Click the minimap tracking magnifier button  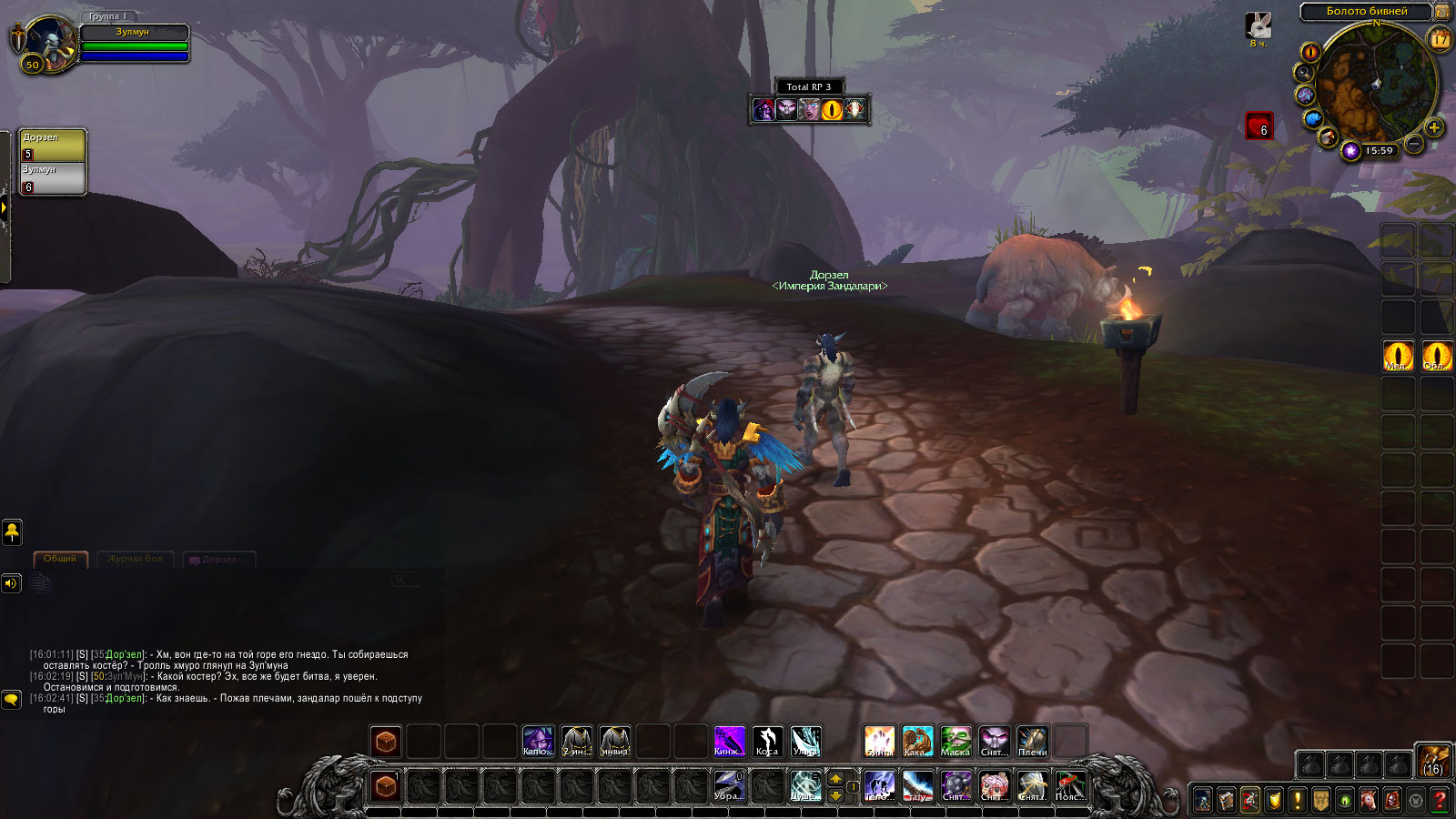coord(1305,73)
